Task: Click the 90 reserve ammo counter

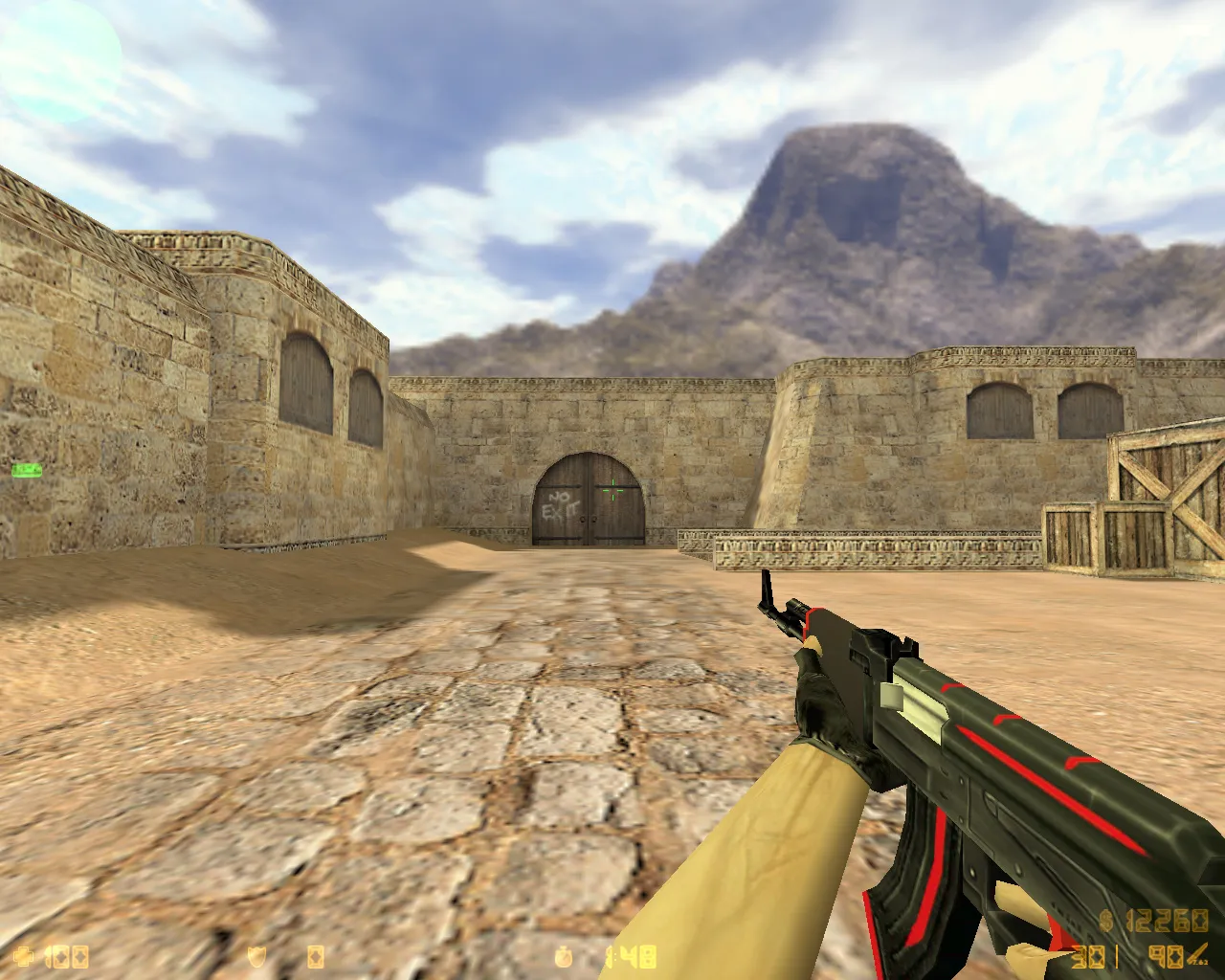Action: pyautogui.click(x=1166, y=957)
